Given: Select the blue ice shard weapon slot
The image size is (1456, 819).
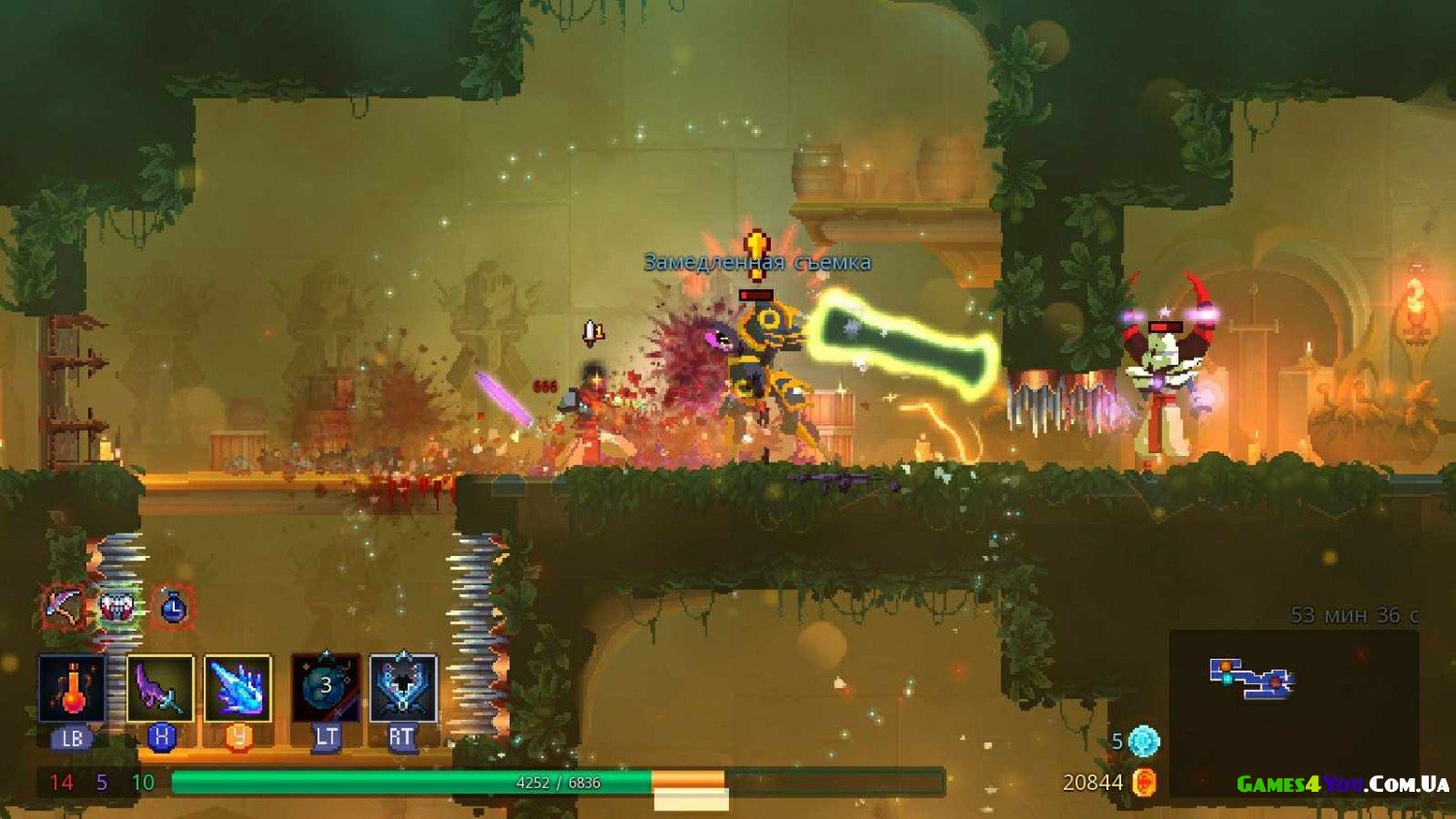Looking at the screenshot, I should (x=238, y=688).
